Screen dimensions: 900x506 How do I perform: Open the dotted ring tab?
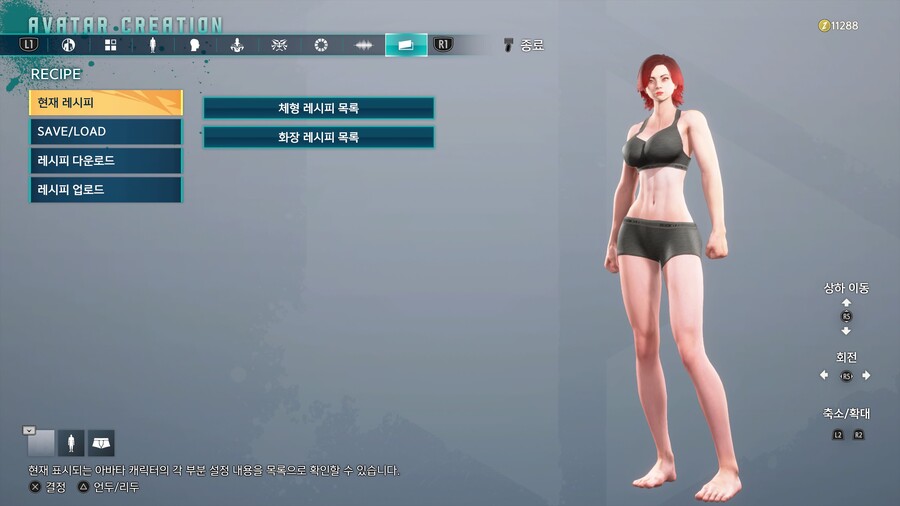tap(321, 45)
